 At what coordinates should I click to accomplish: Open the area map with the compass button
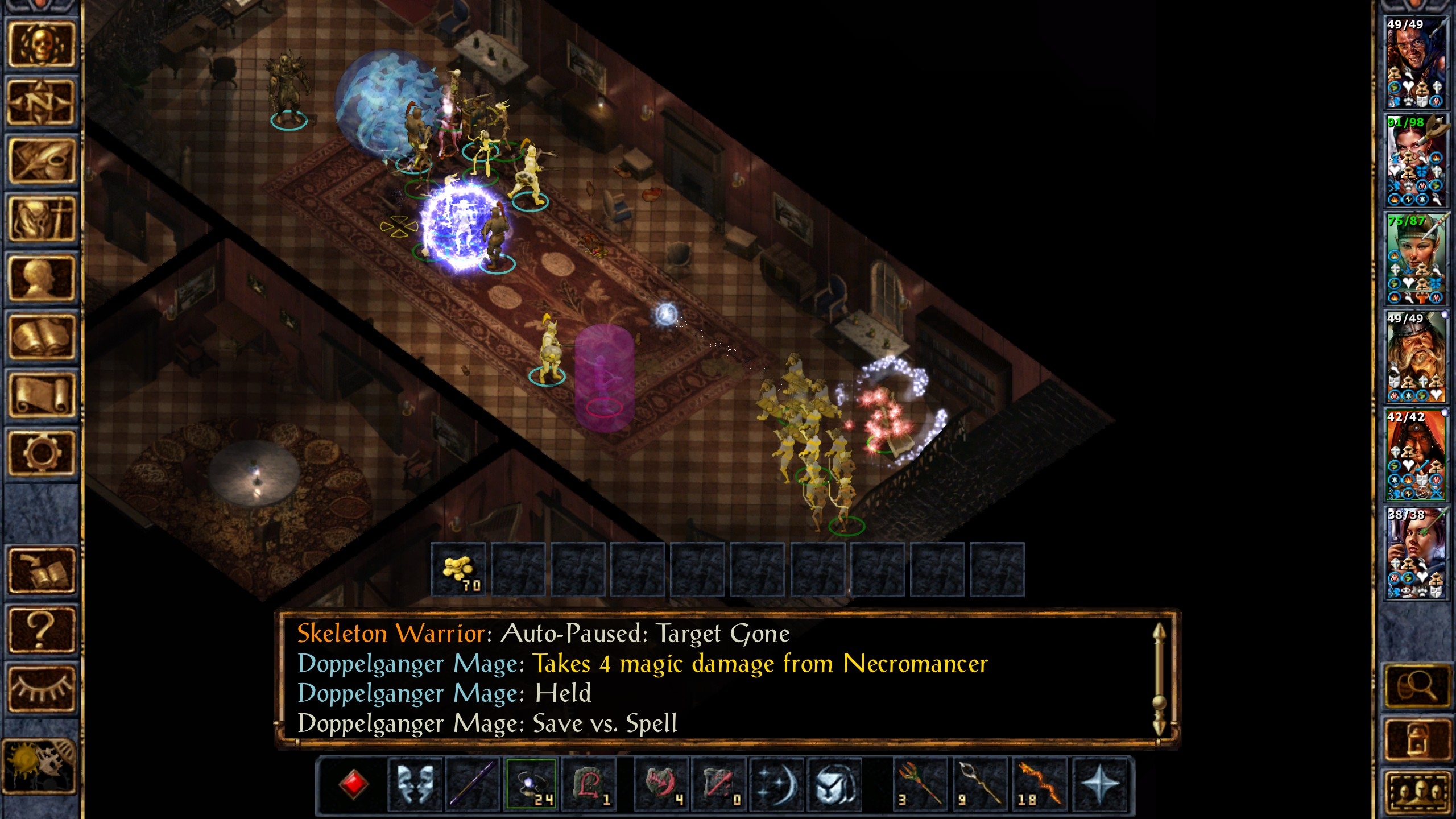coord(41,102)
